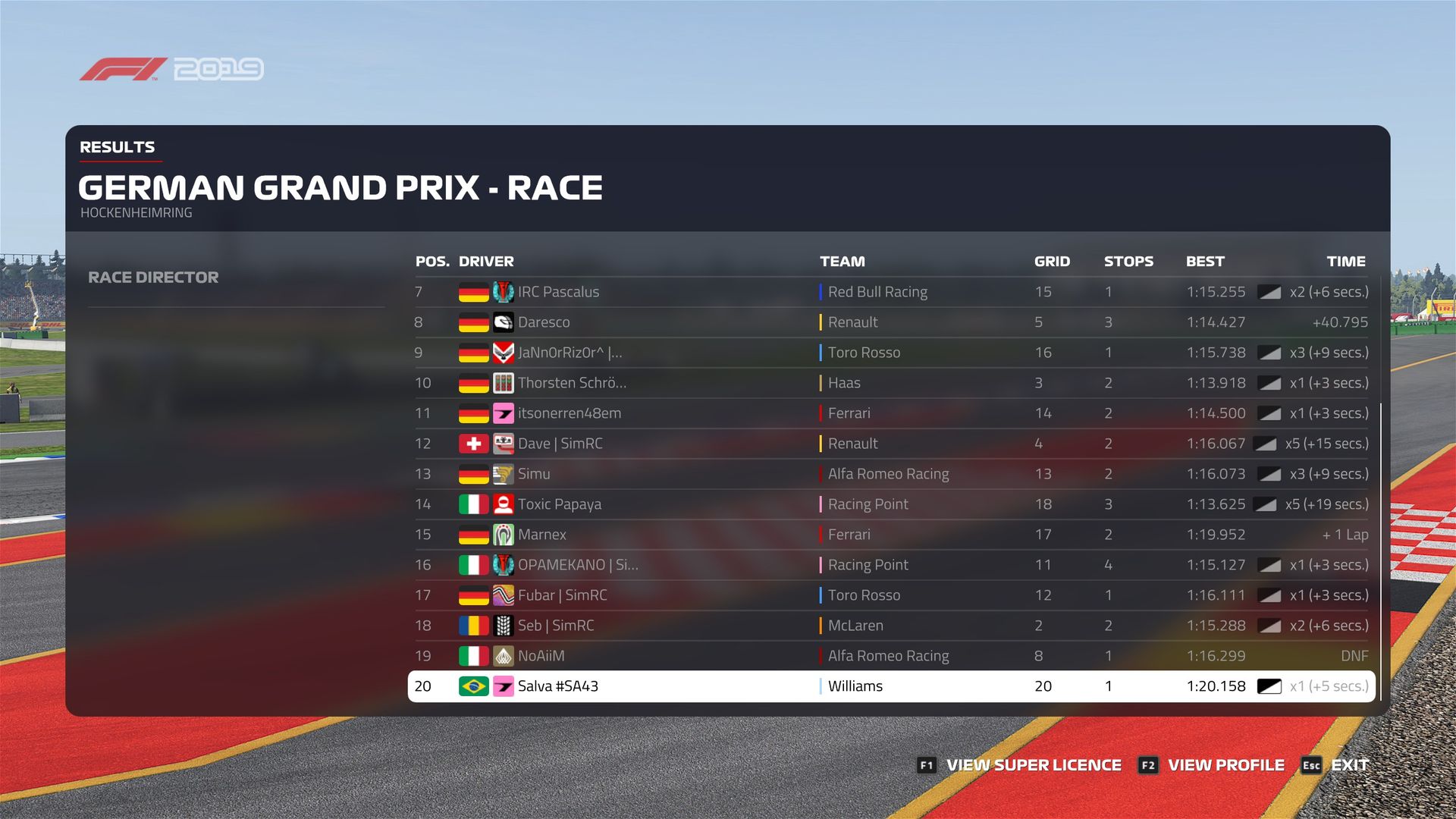Select the Results tab header
This screenshot has height=819, width=1456.
(118, 147)
